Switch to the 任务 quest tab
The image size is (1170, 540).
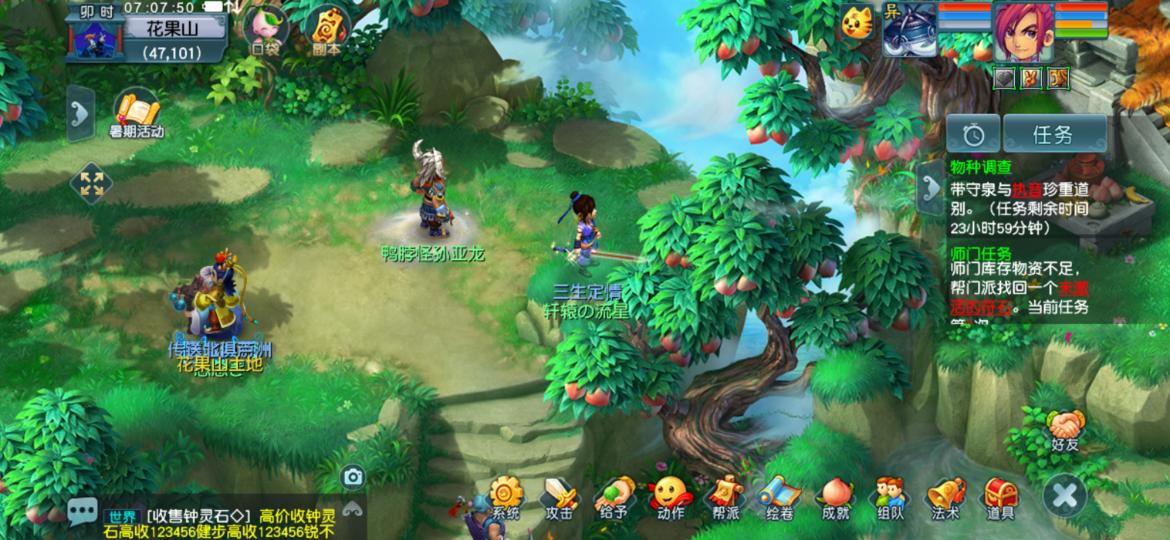(1054, 134)
